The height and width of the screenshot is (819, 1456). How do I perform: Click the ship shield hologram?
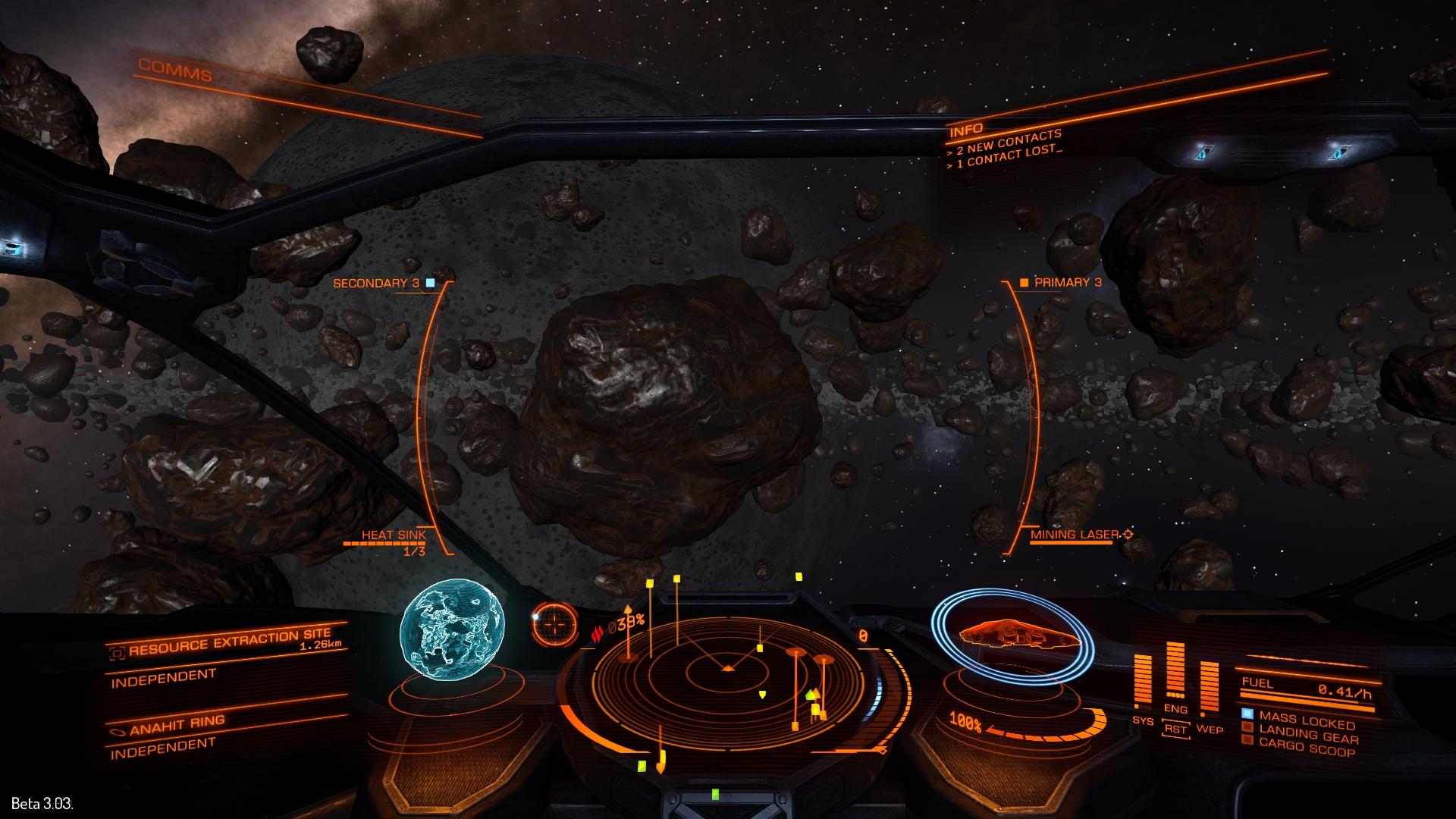click(1013, 635)
